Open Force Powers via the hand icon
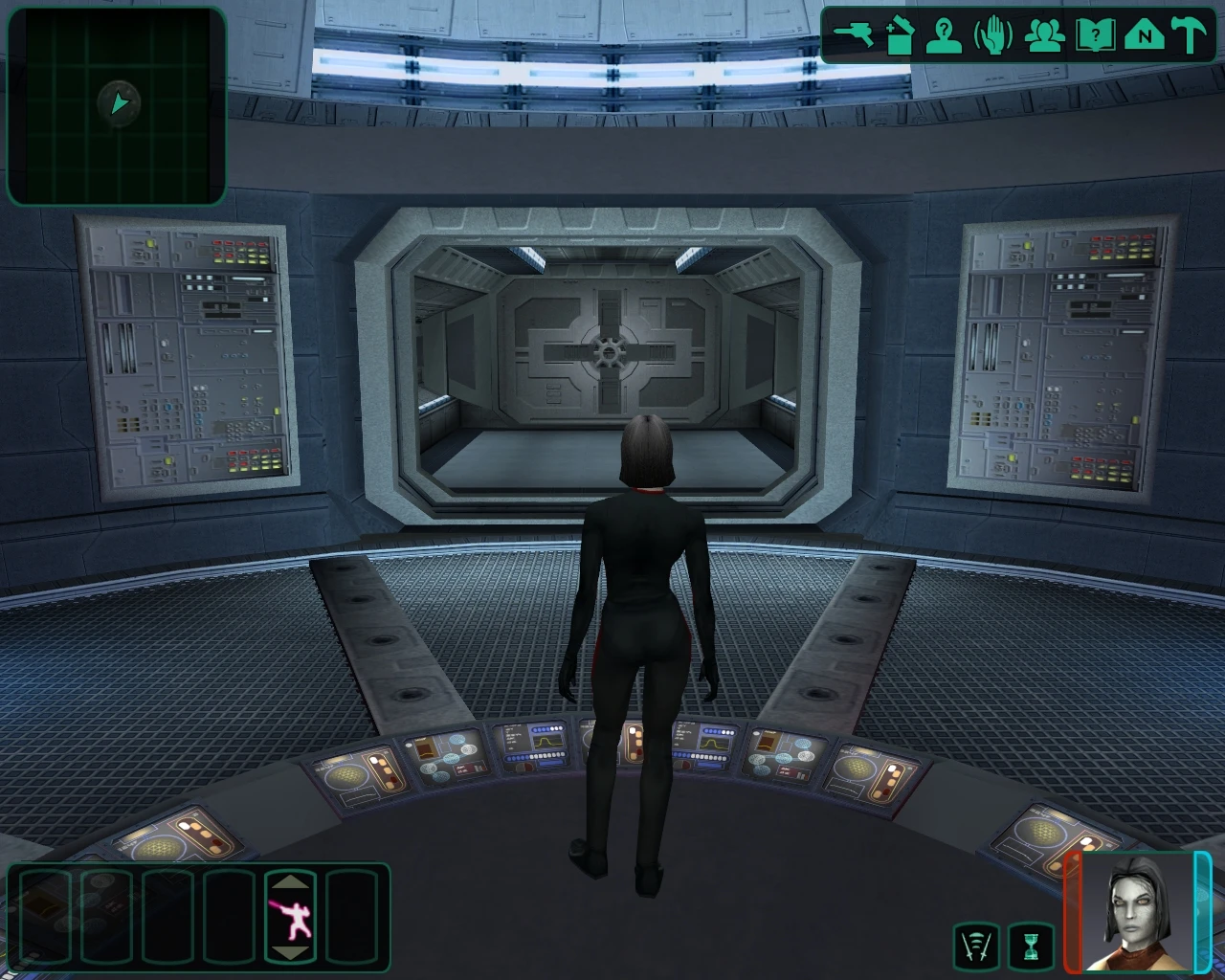 tap(992, 33)
